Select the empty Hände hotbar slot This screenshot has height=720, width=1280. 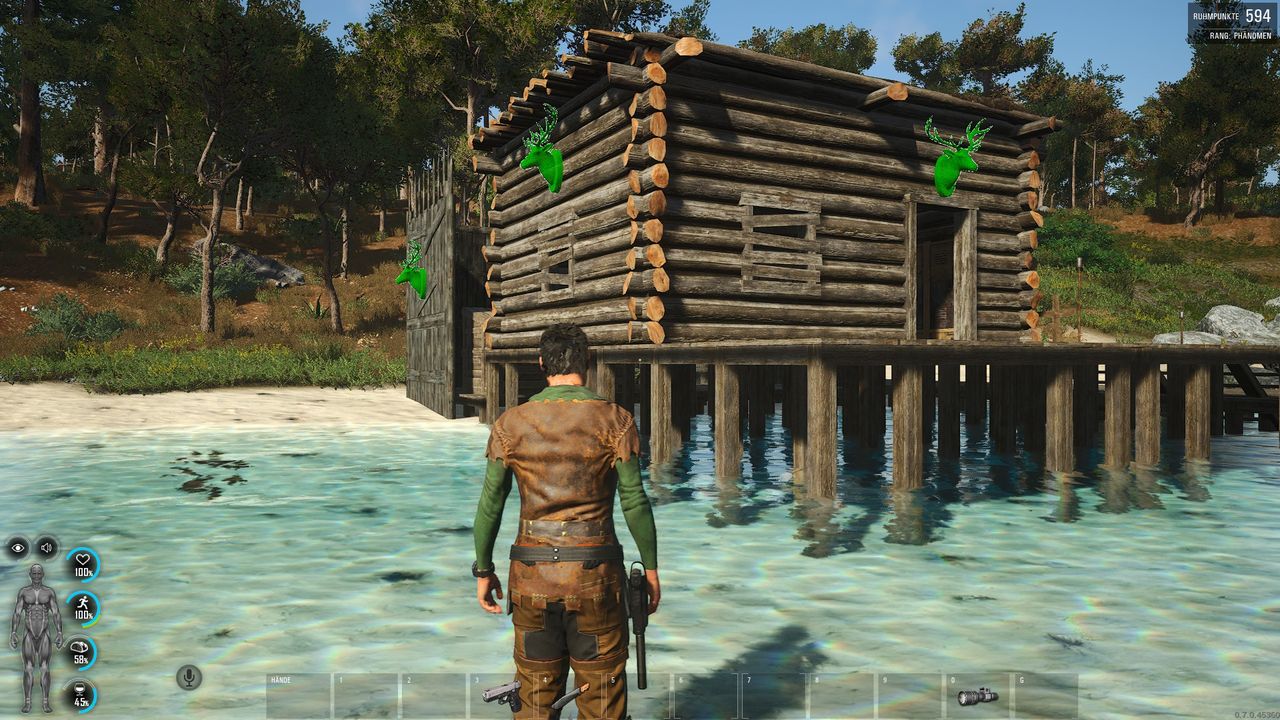298,696
